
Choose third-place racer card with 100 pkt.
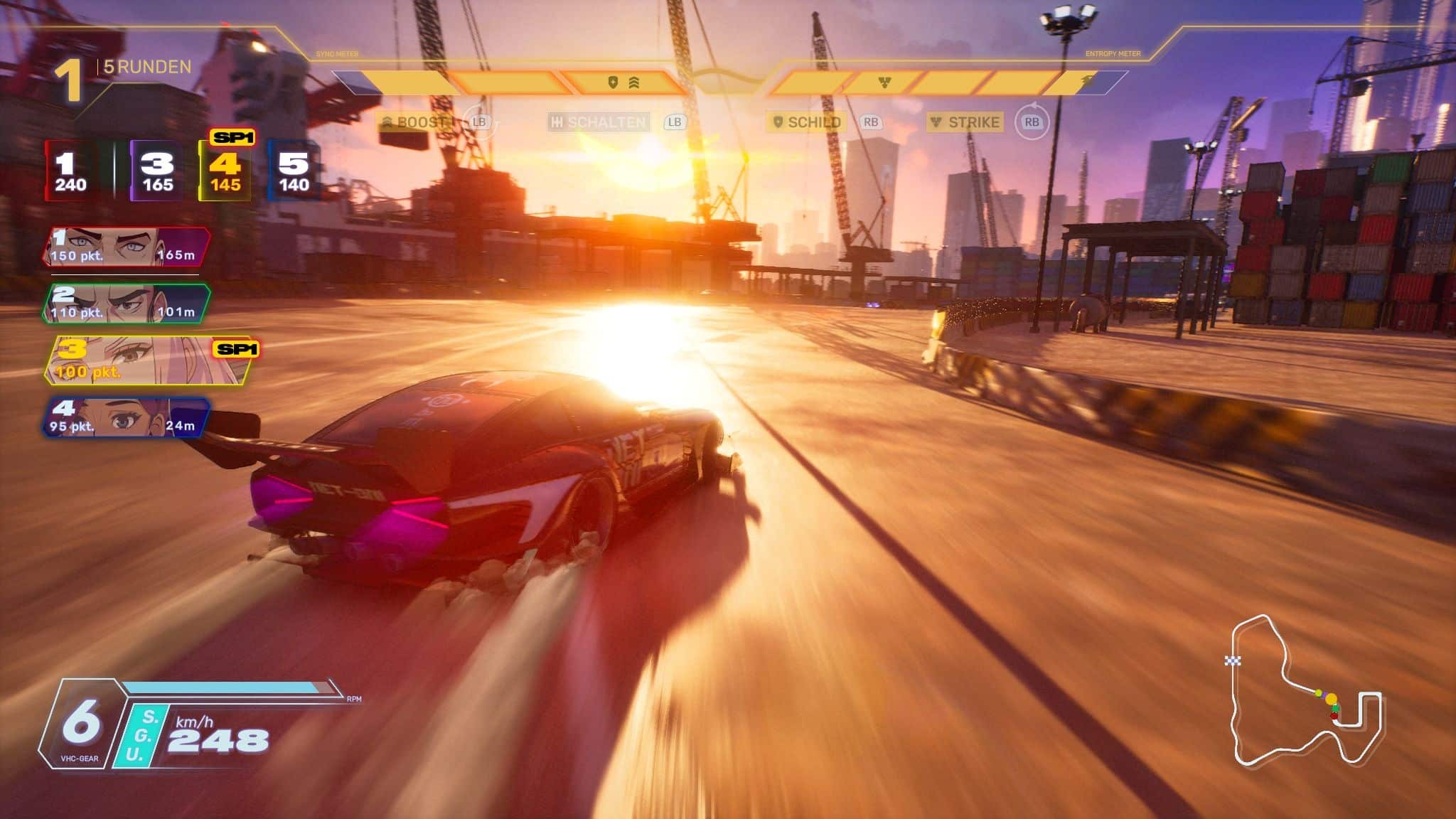pyautogui.click(x=148, y=361)
